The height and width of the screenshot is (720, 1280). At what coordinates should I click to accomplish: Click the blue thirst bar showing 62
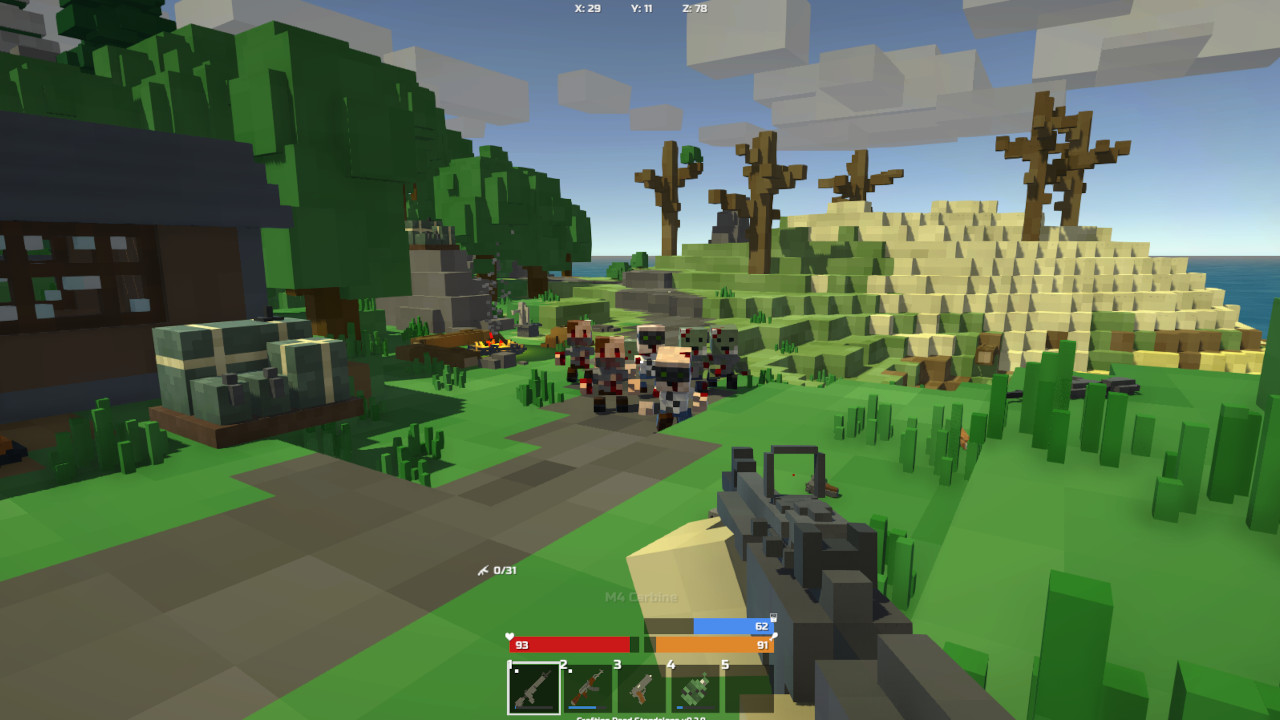733,626
